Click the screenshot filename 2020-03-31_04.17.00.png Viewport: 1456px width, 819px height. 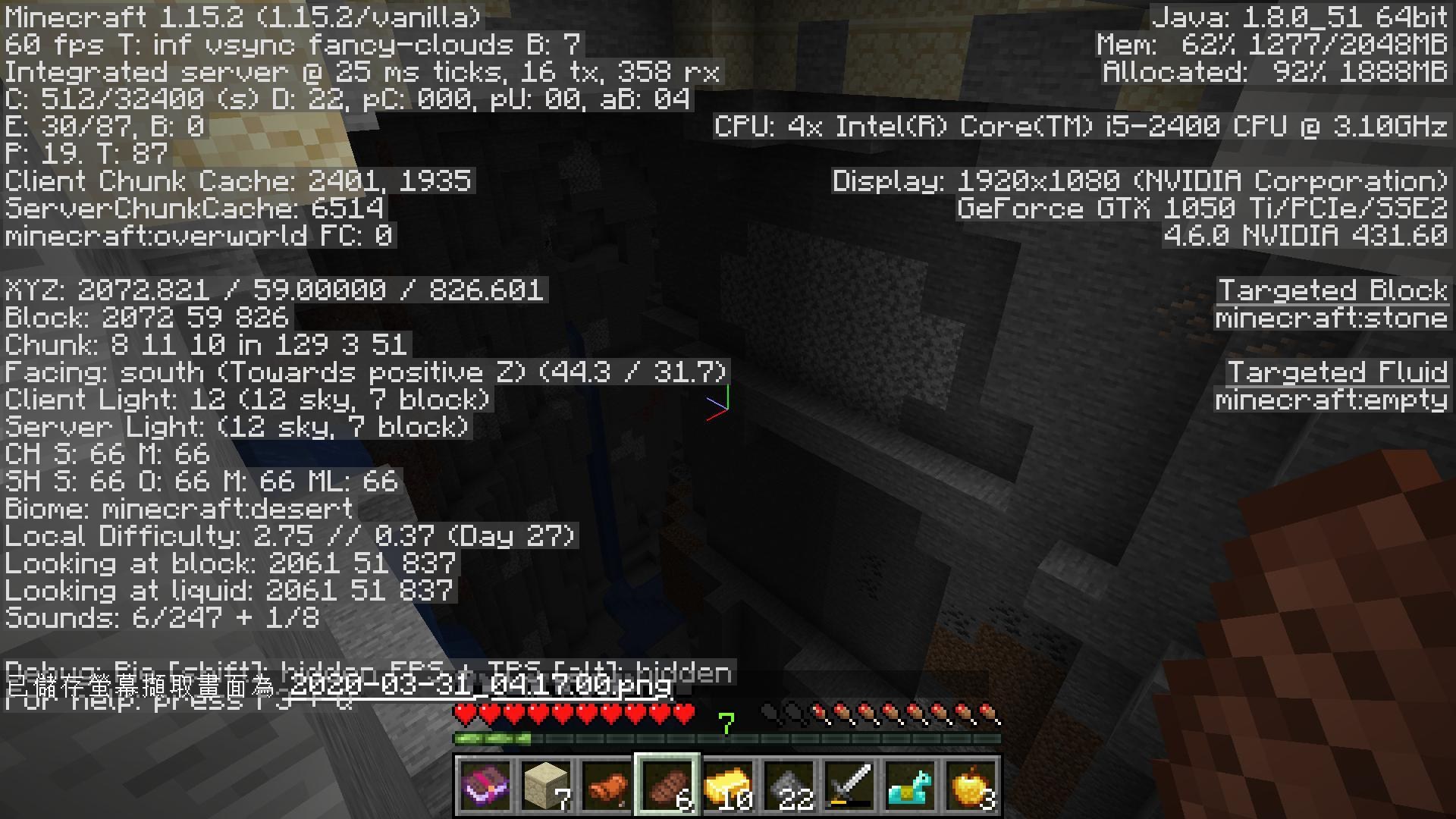(478, 688)
